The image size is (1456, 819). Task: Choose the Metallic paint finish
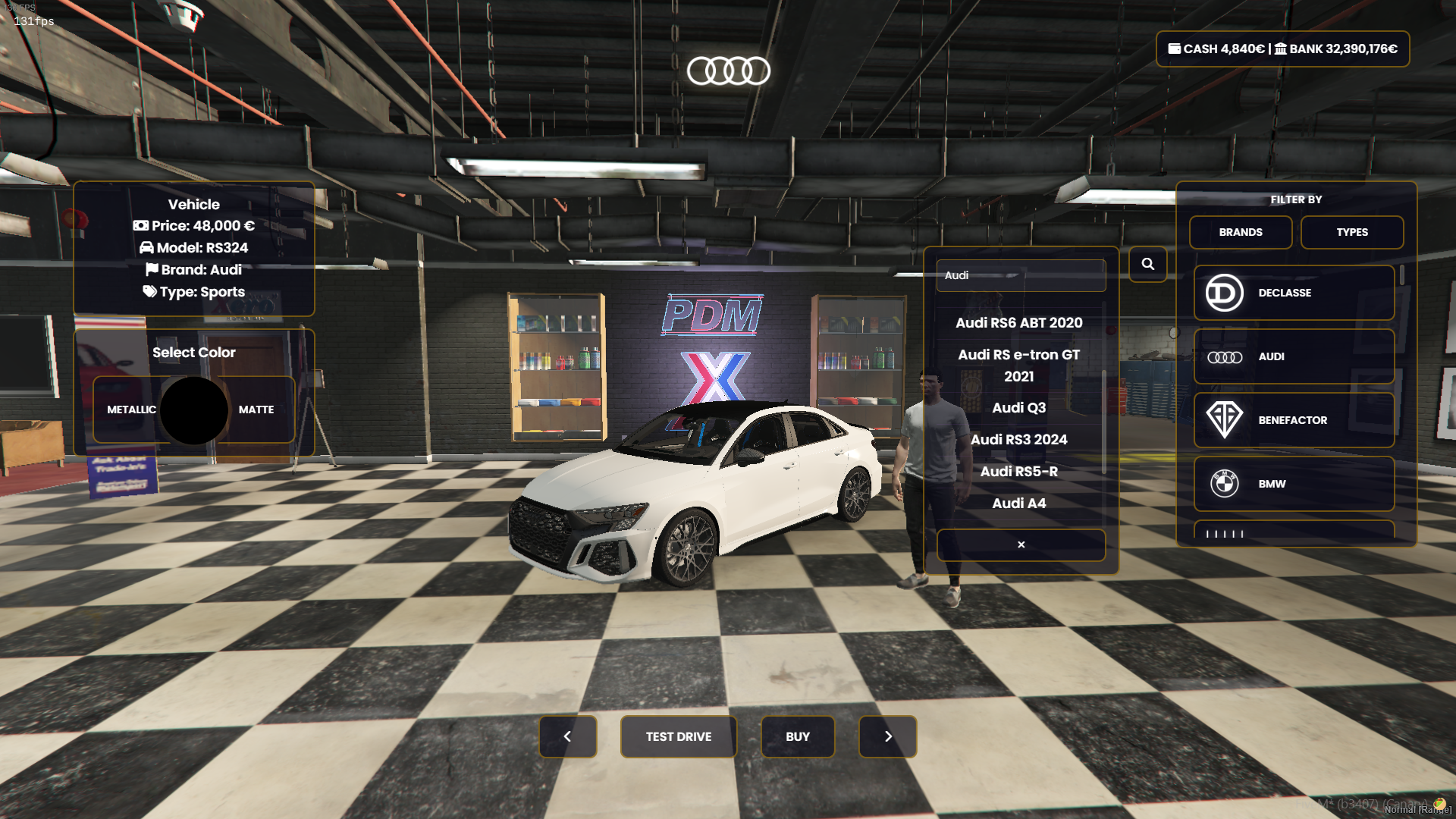click(131, 409)
